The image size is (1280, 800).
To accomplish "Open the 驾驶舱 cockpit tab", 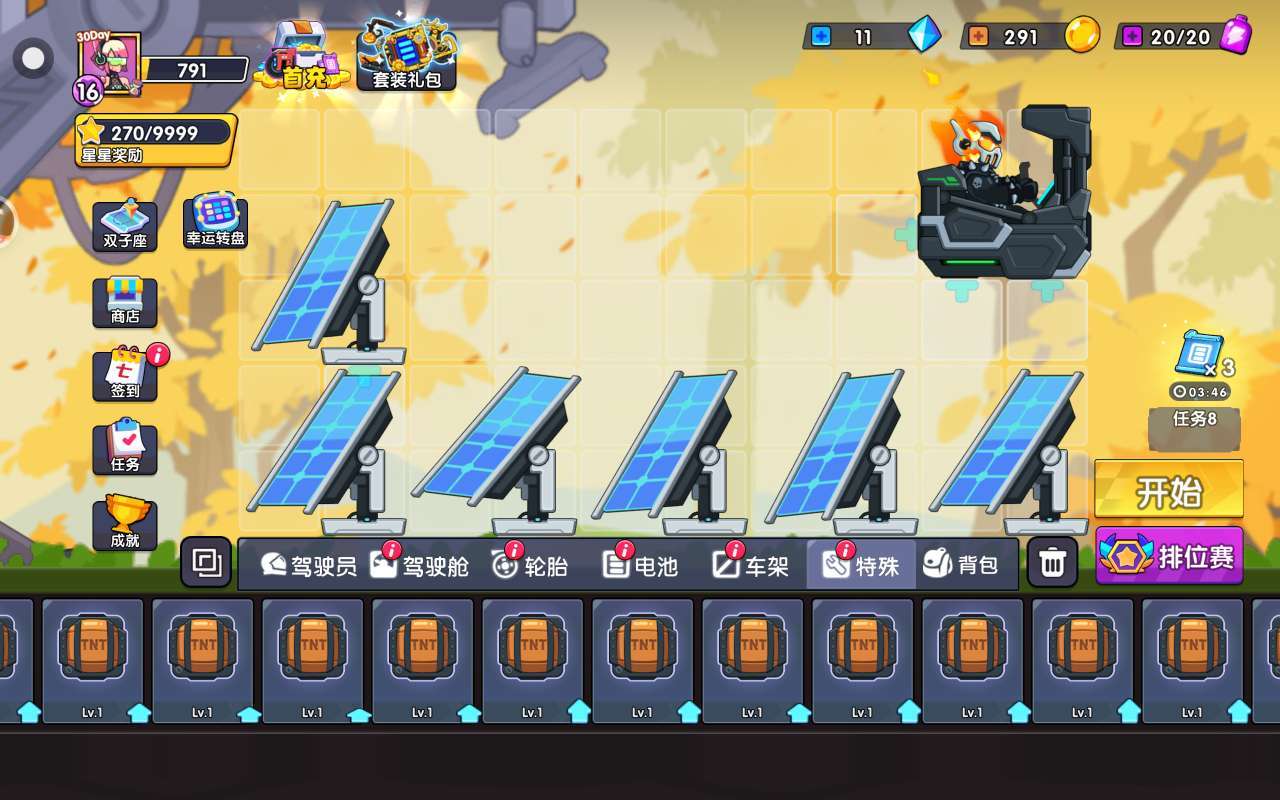I will (x=419, y=565).
